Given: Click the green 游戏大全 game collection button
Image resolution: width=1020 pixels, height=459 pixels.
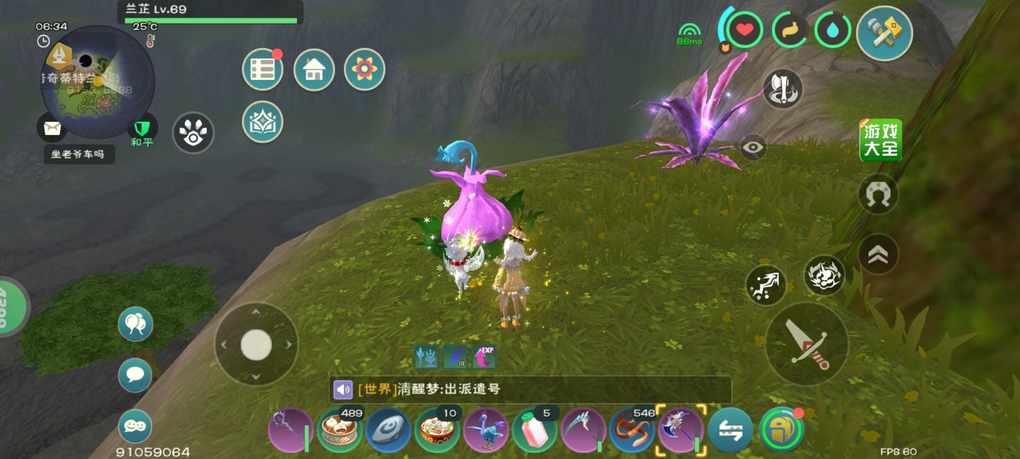Looking at the screenshot, I should coord(881,141).
